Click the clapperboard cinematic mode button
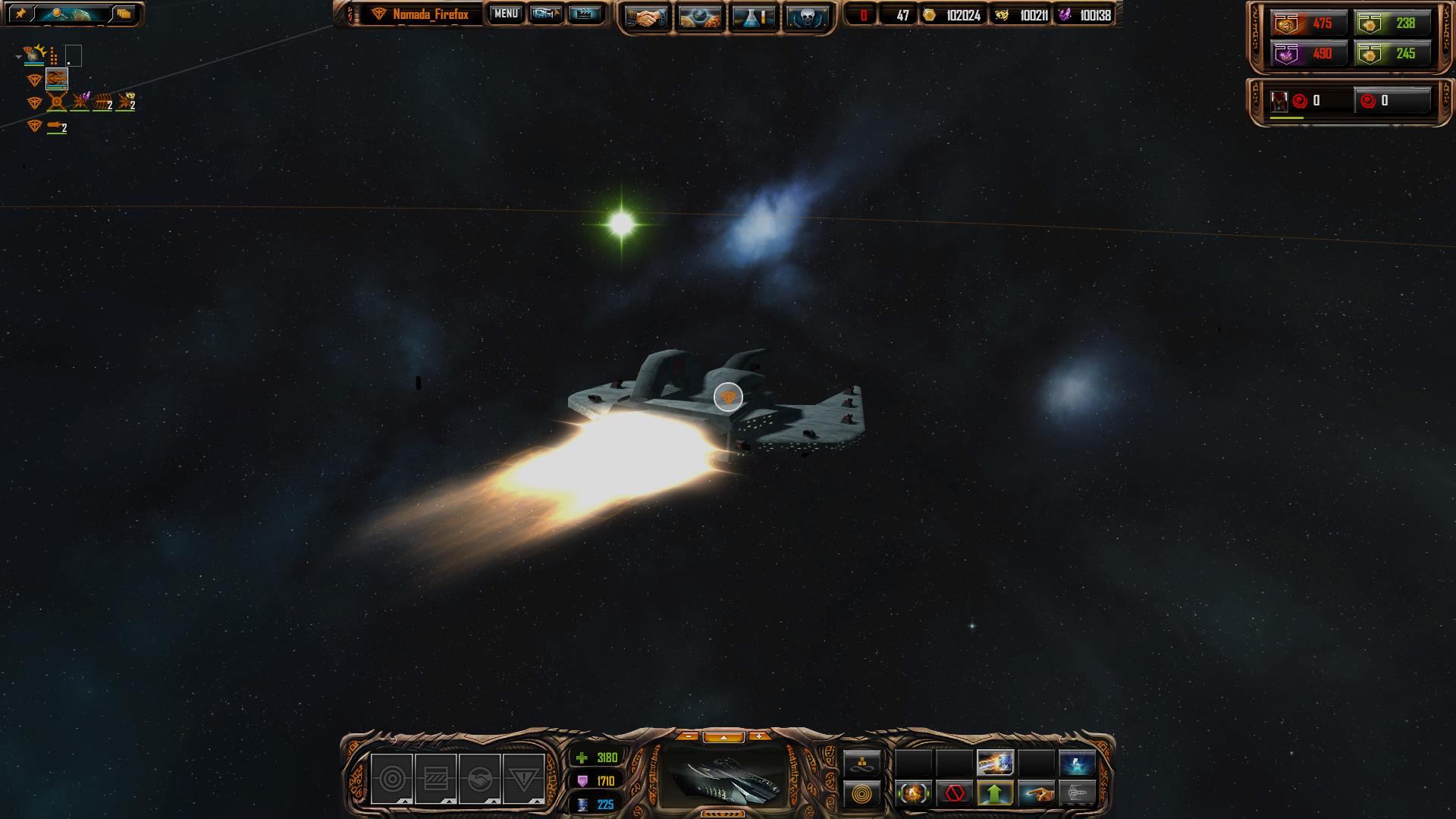This screenshot has width=1456, height=819. point(584,14)
